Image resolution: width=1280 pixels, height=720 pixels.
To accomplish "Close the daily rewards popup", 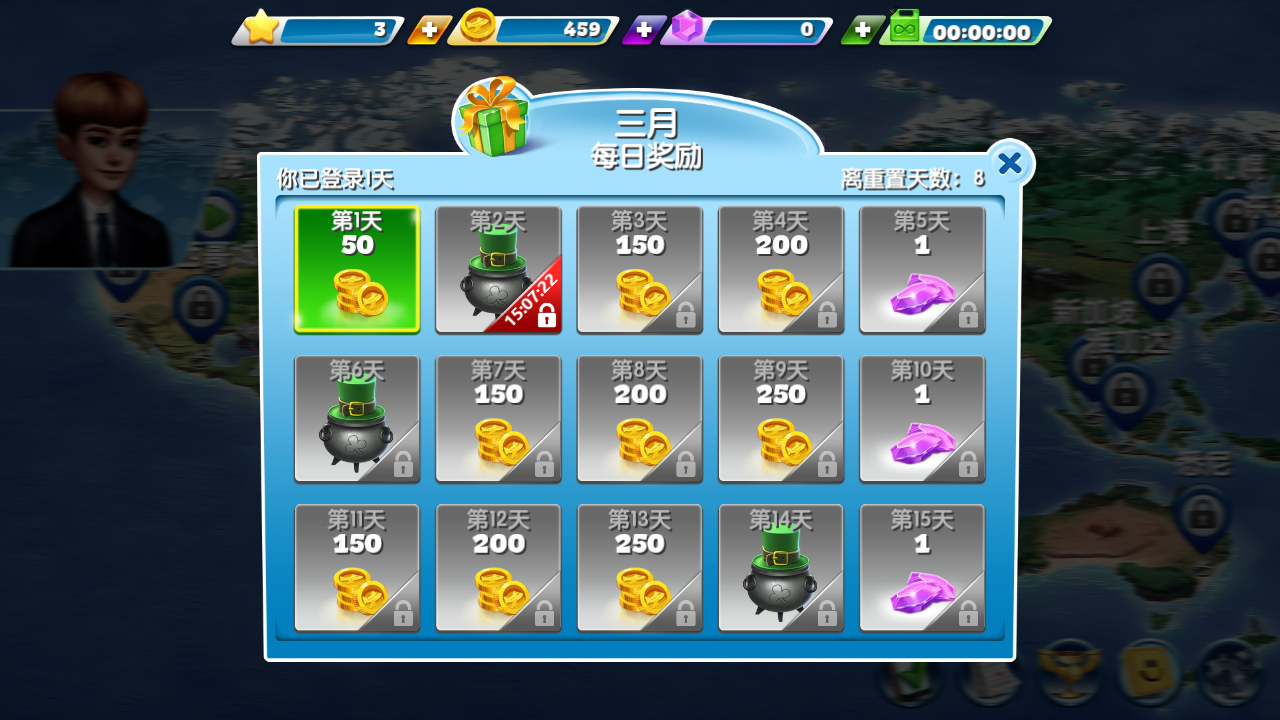I will pos(1010,163).
